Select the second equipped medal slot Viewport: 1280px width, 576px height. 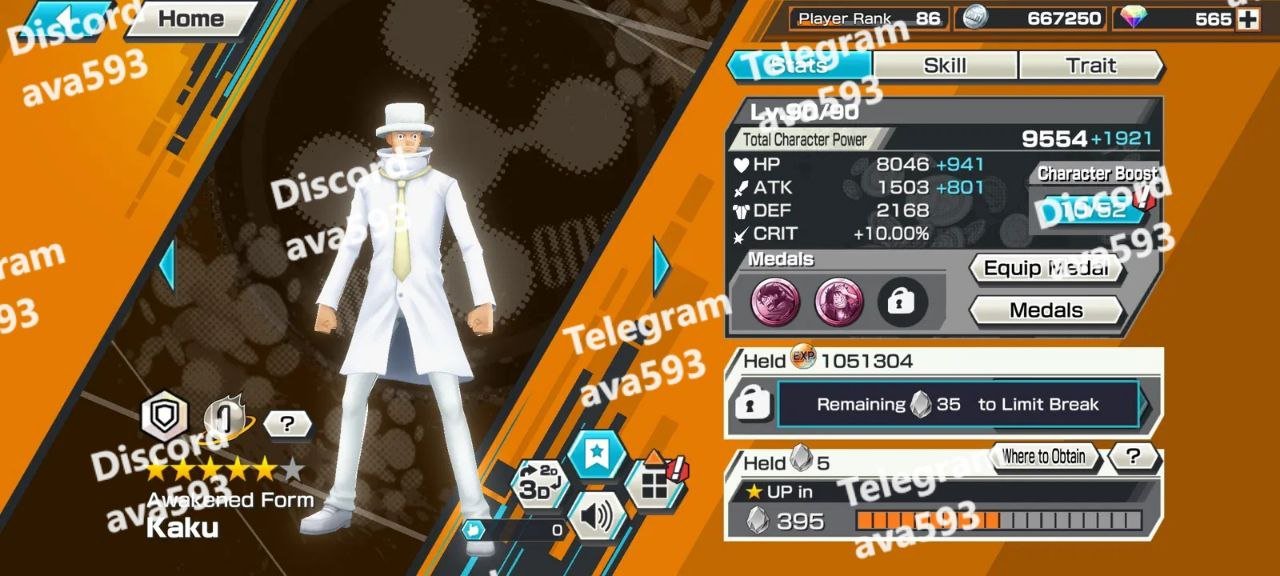pos(839,302)
